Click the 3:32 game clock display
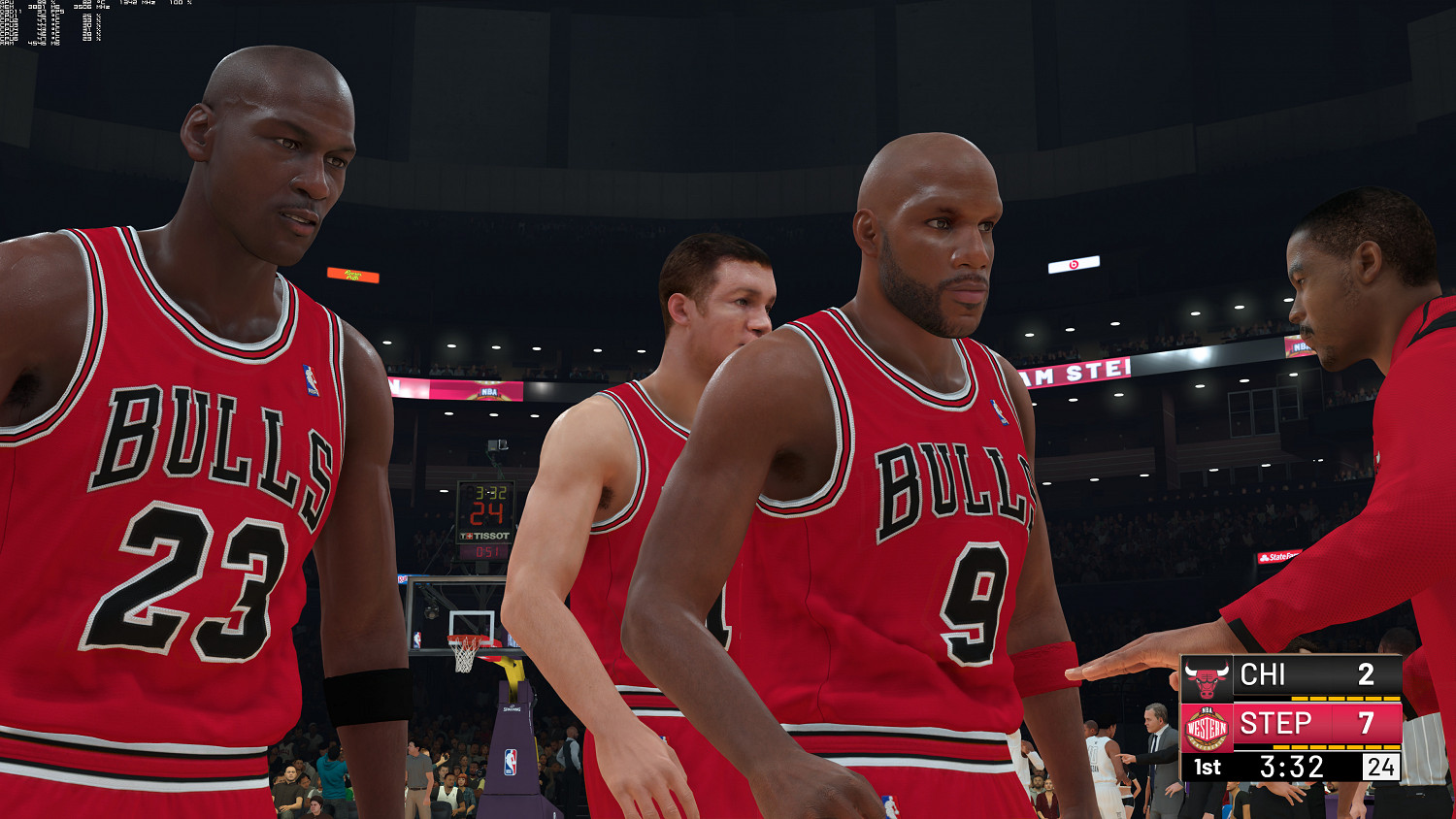The height and width of the screenshot is (819, 1456). [1293, 766]
